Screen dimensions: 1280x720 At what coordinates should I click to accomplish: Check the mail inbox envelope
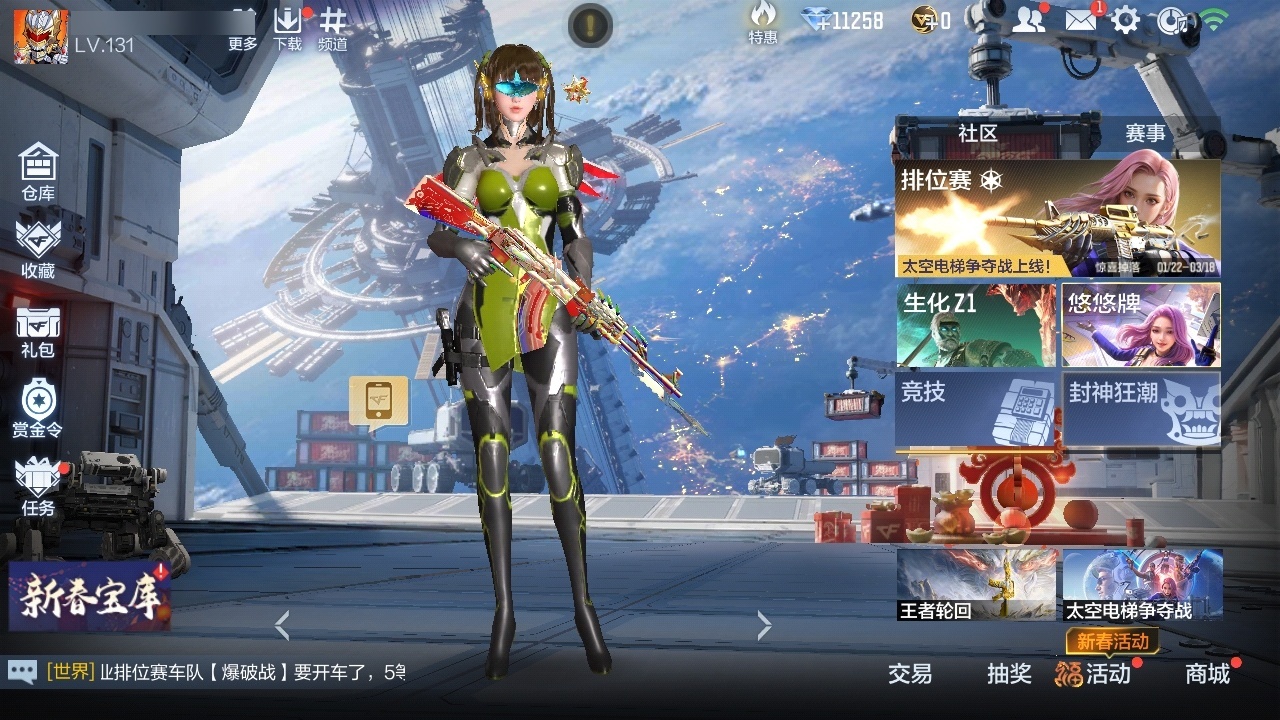click(1080, 18)
